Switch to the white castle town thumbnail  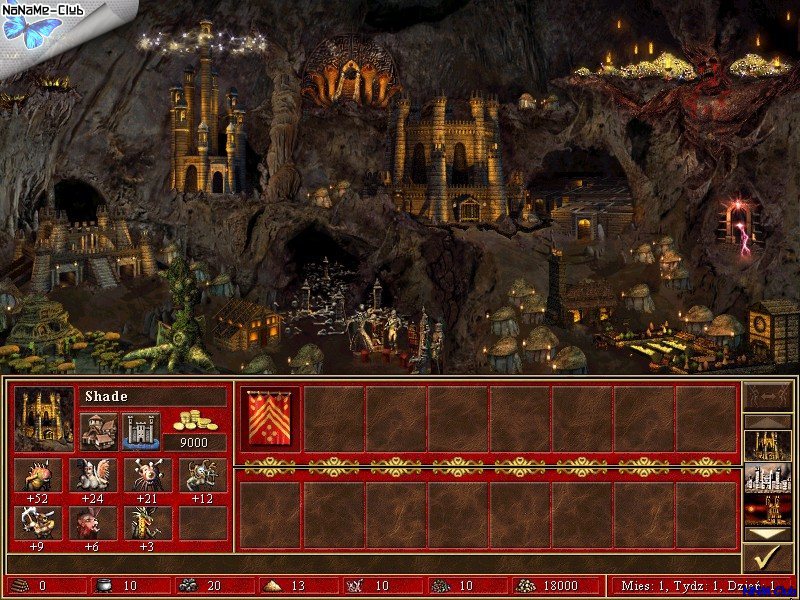768,478
